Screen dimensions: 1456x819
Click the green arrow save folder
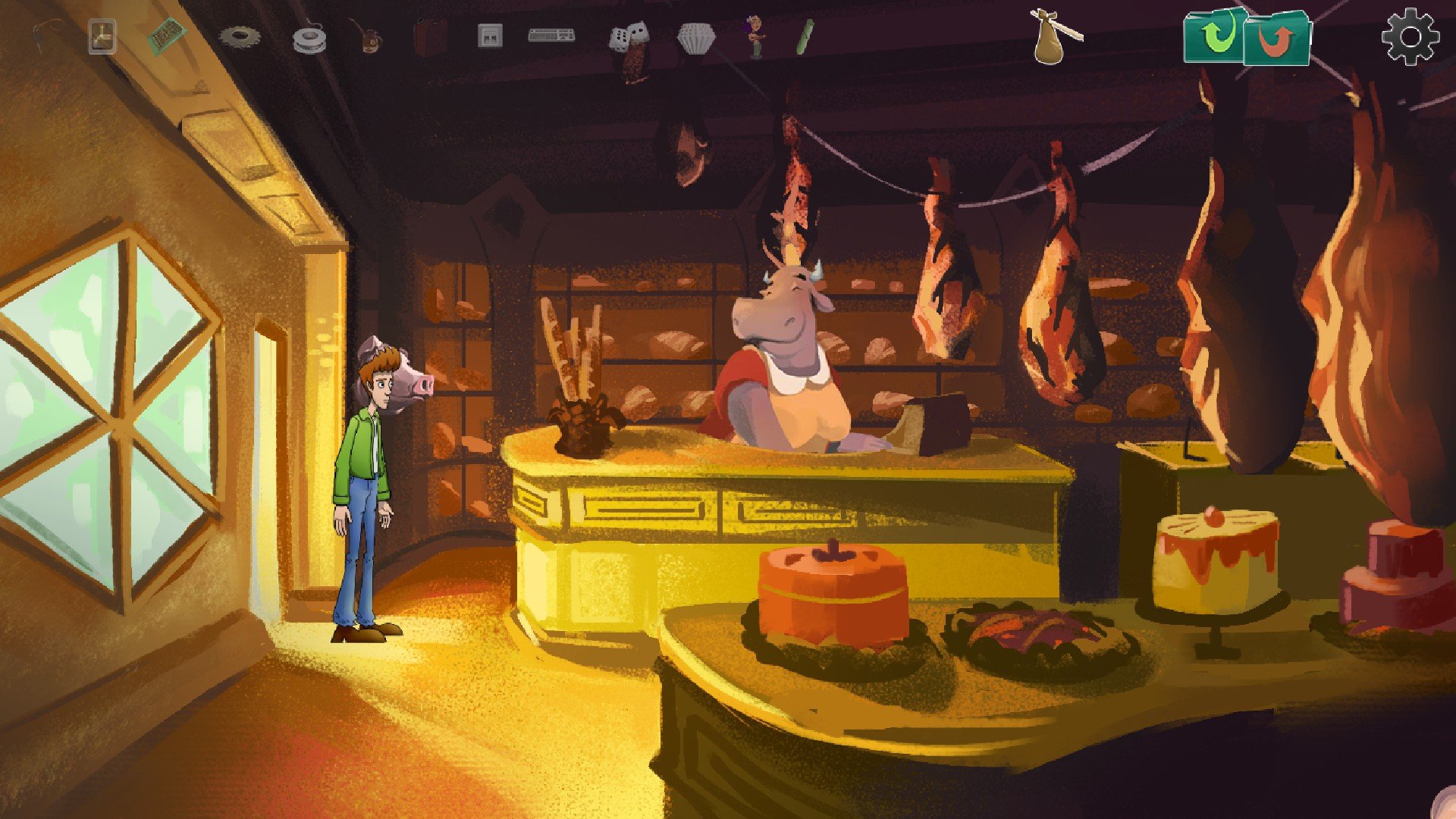(1214, 36)
